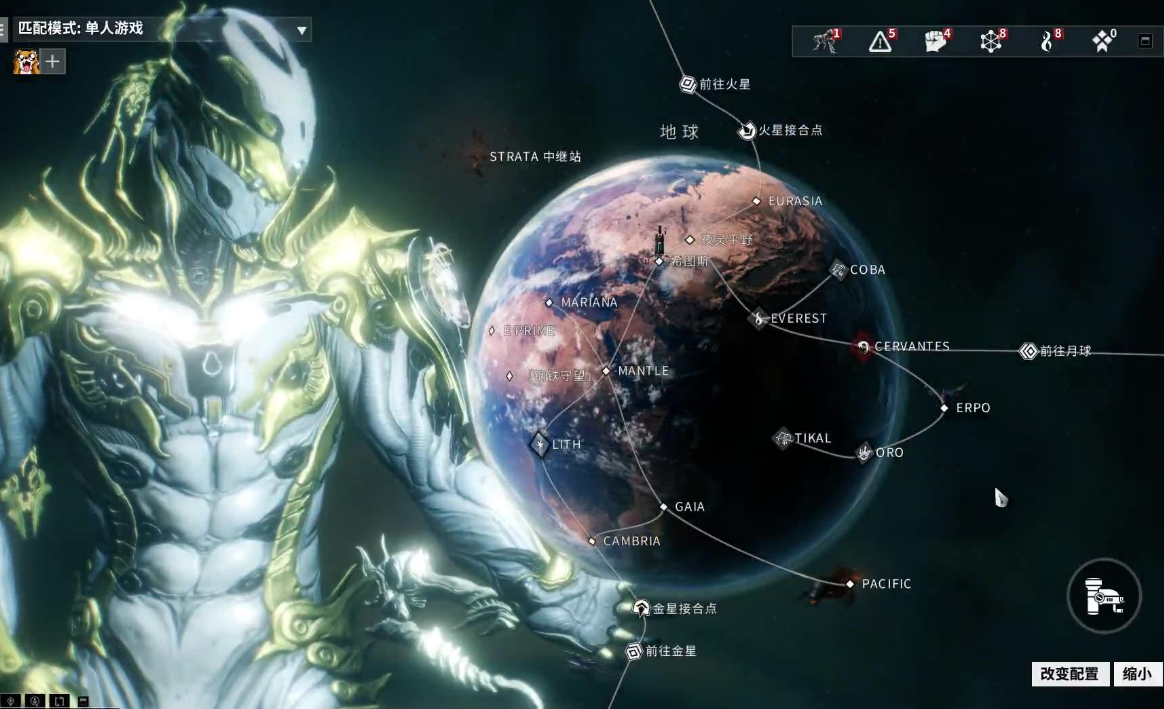1164x709 pixels.
Task: Open the alerts warning triangle icon
Action: pyautogui.click(x=880, y=42)
